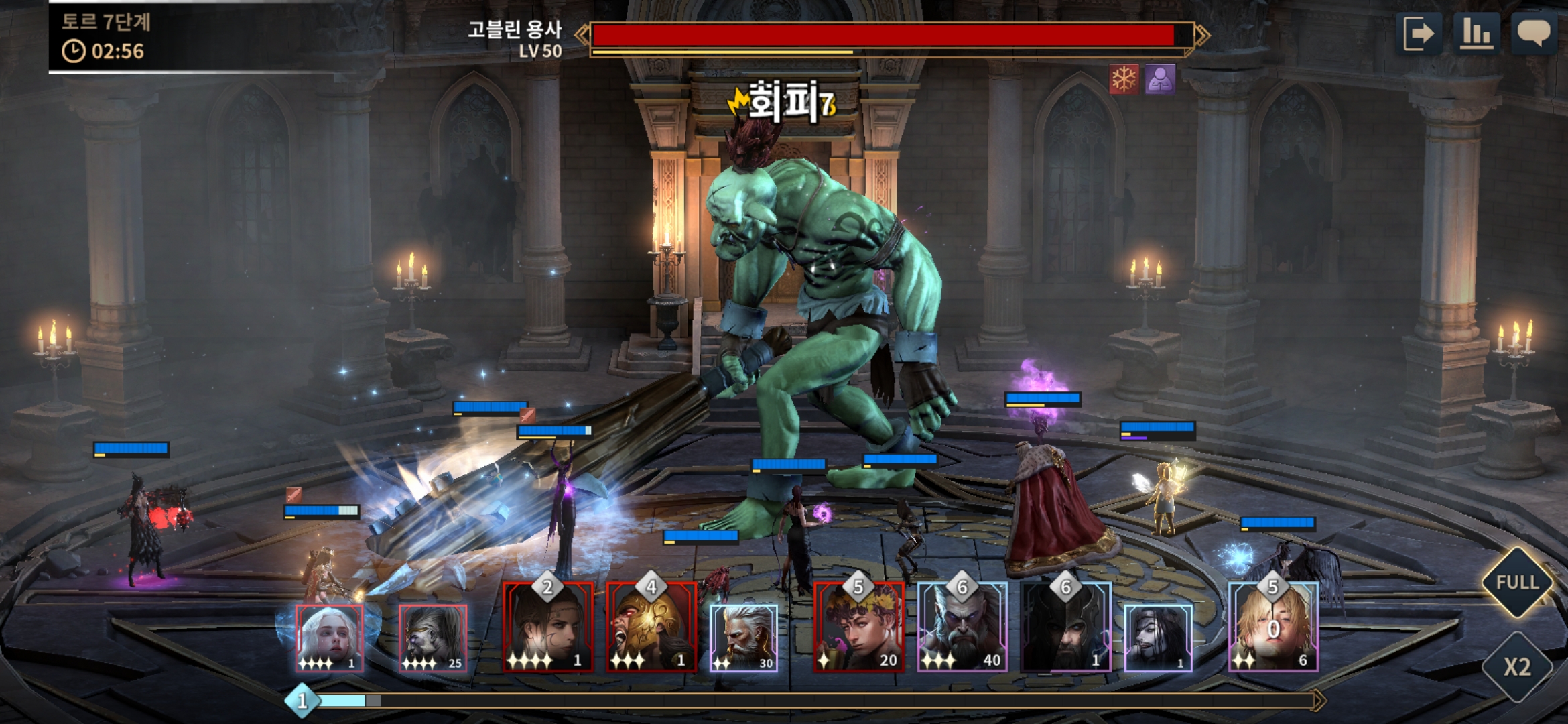The width and height of the screenshot is (1568, 724).
Task: Choose the leaf-crowned youth card costing 5
Action: (858, 627)
